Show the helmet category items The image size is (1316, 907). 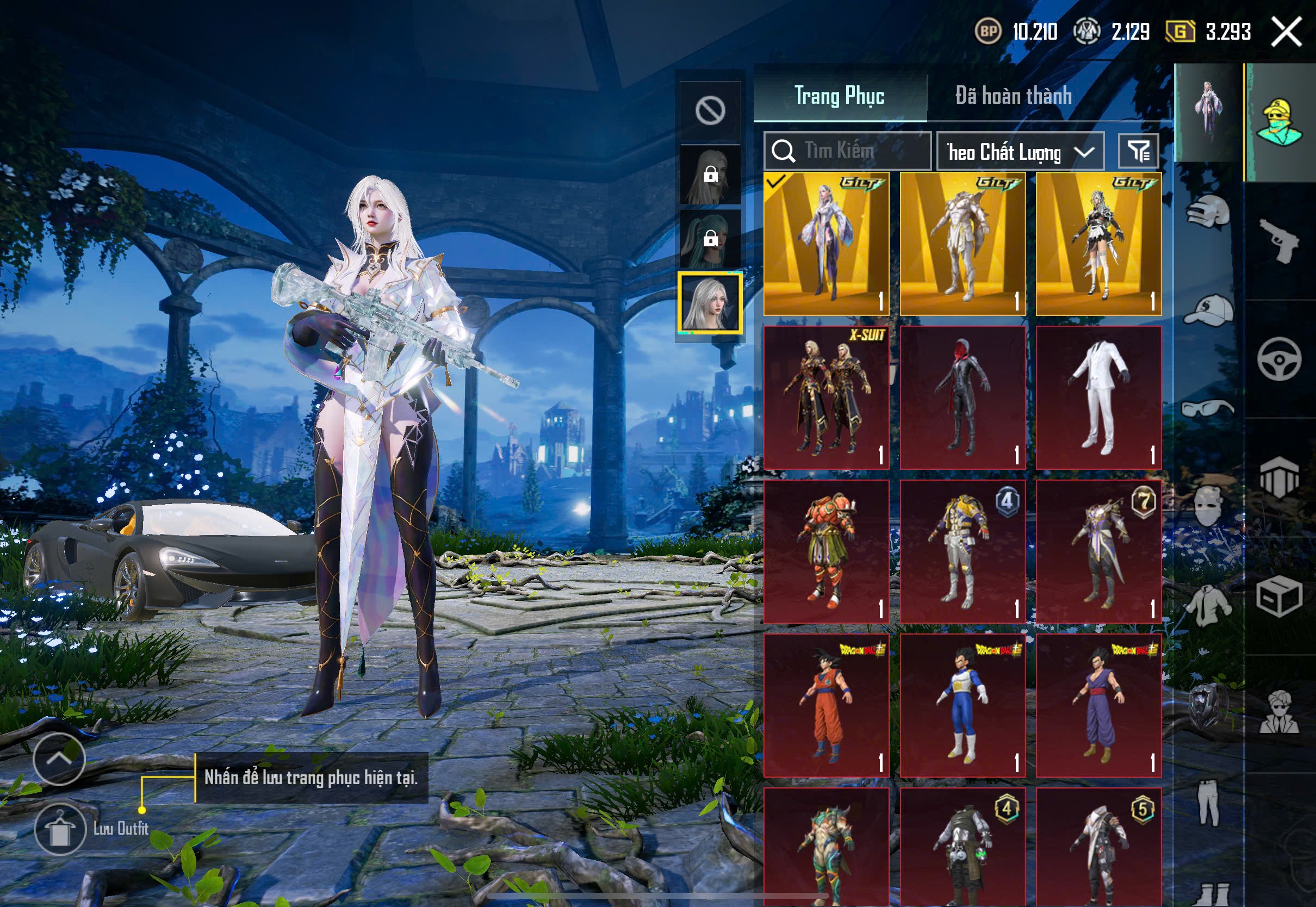pyautogui.click(x=1208, y=213)
